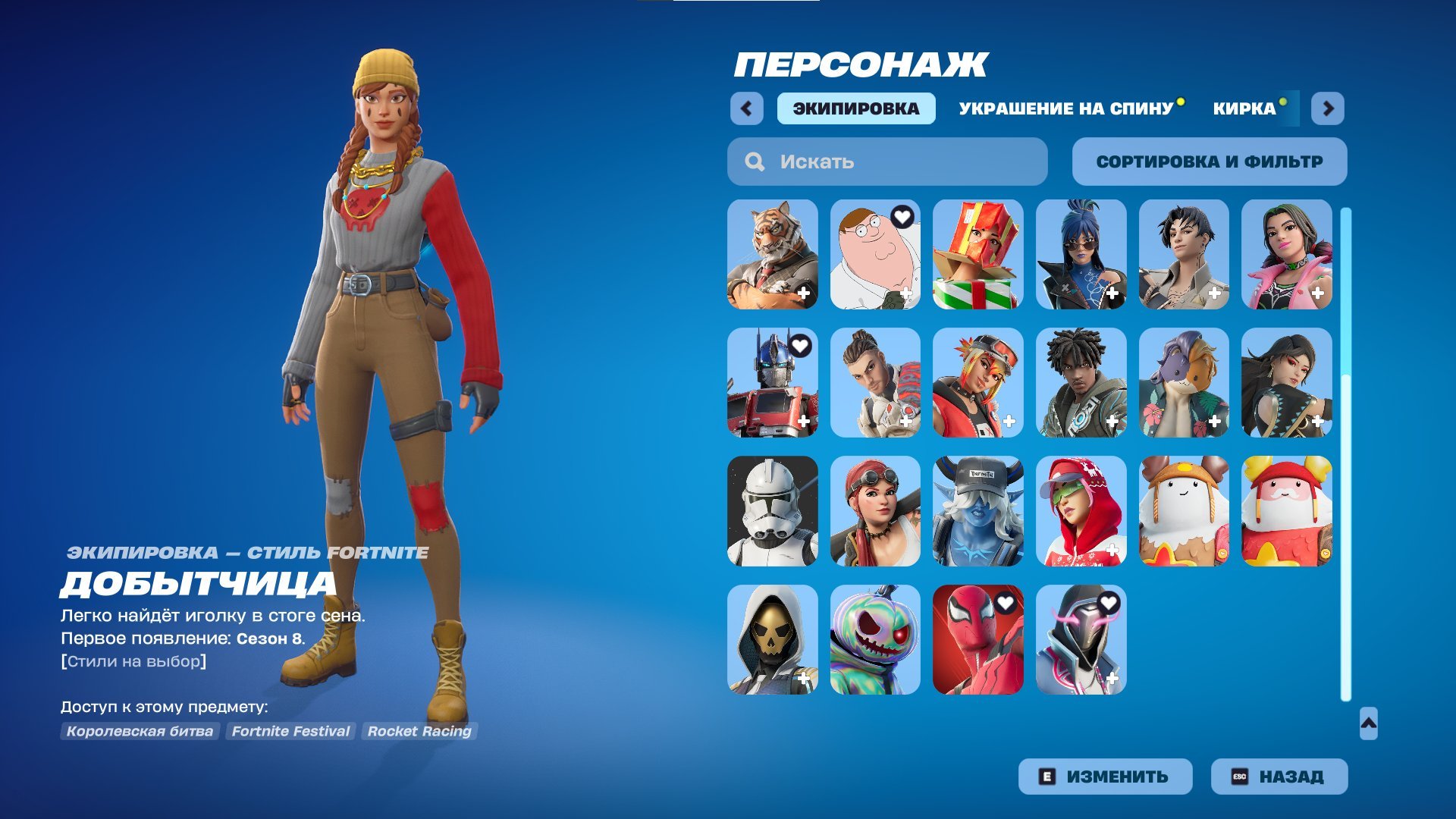
Task: Switch to the УКРАШЕНИЕ НА СПИНУ tab
Action: (1065, 108)
